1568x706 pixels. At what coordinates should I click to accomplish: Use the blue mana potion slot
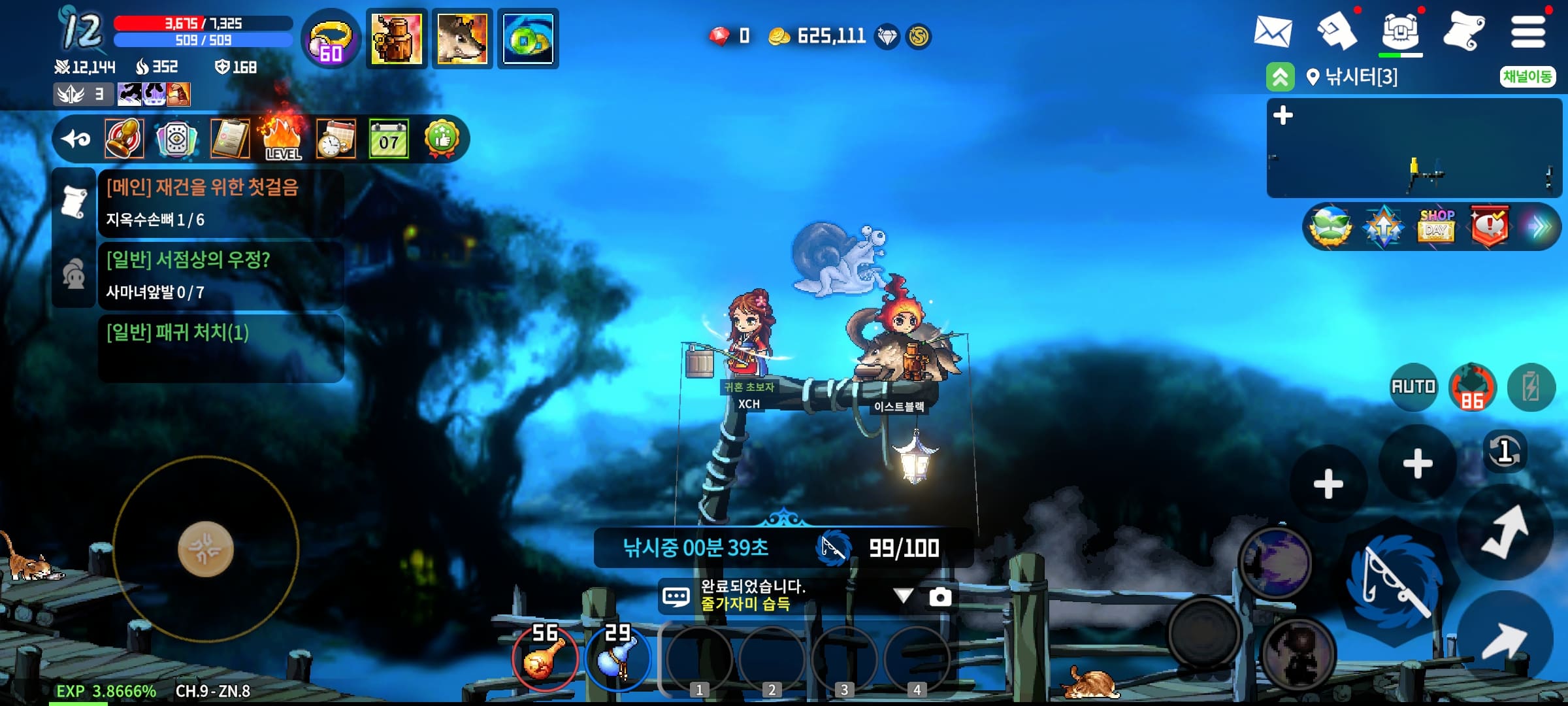tap(617, 657)
